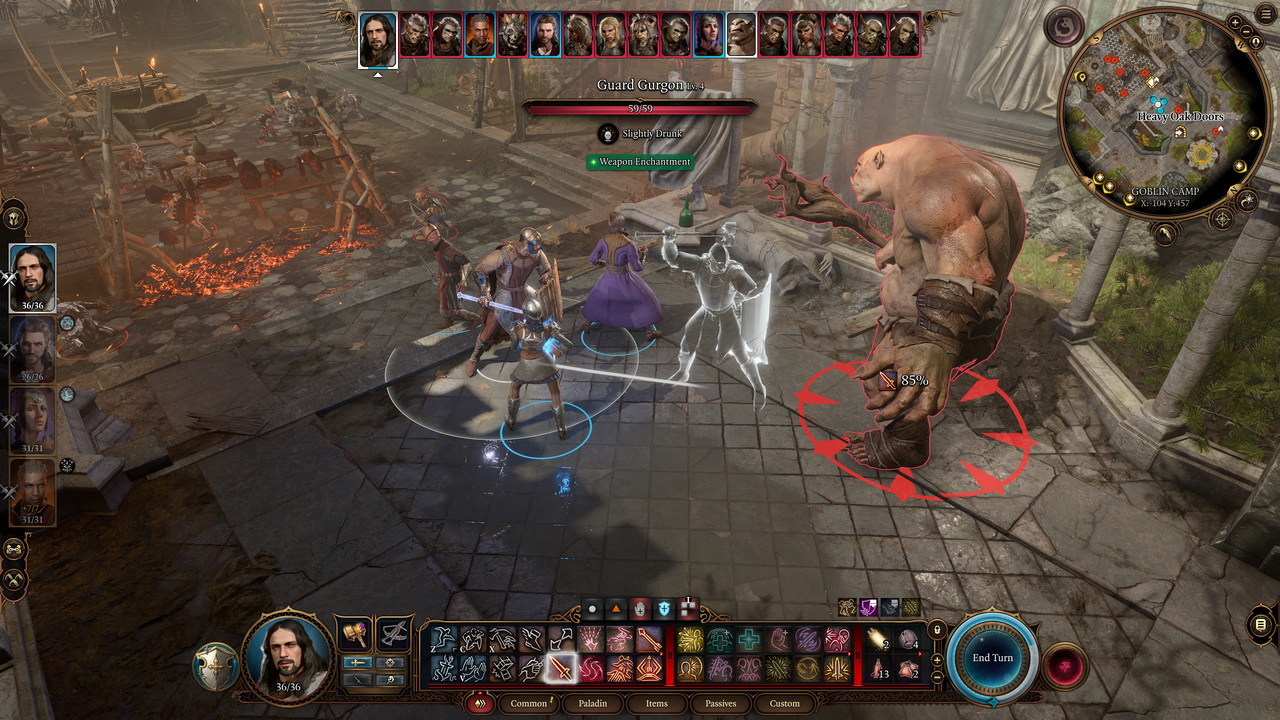Click the shield emblem beside the character portrait
1280x720 pixels.
(x=216, y=668)
